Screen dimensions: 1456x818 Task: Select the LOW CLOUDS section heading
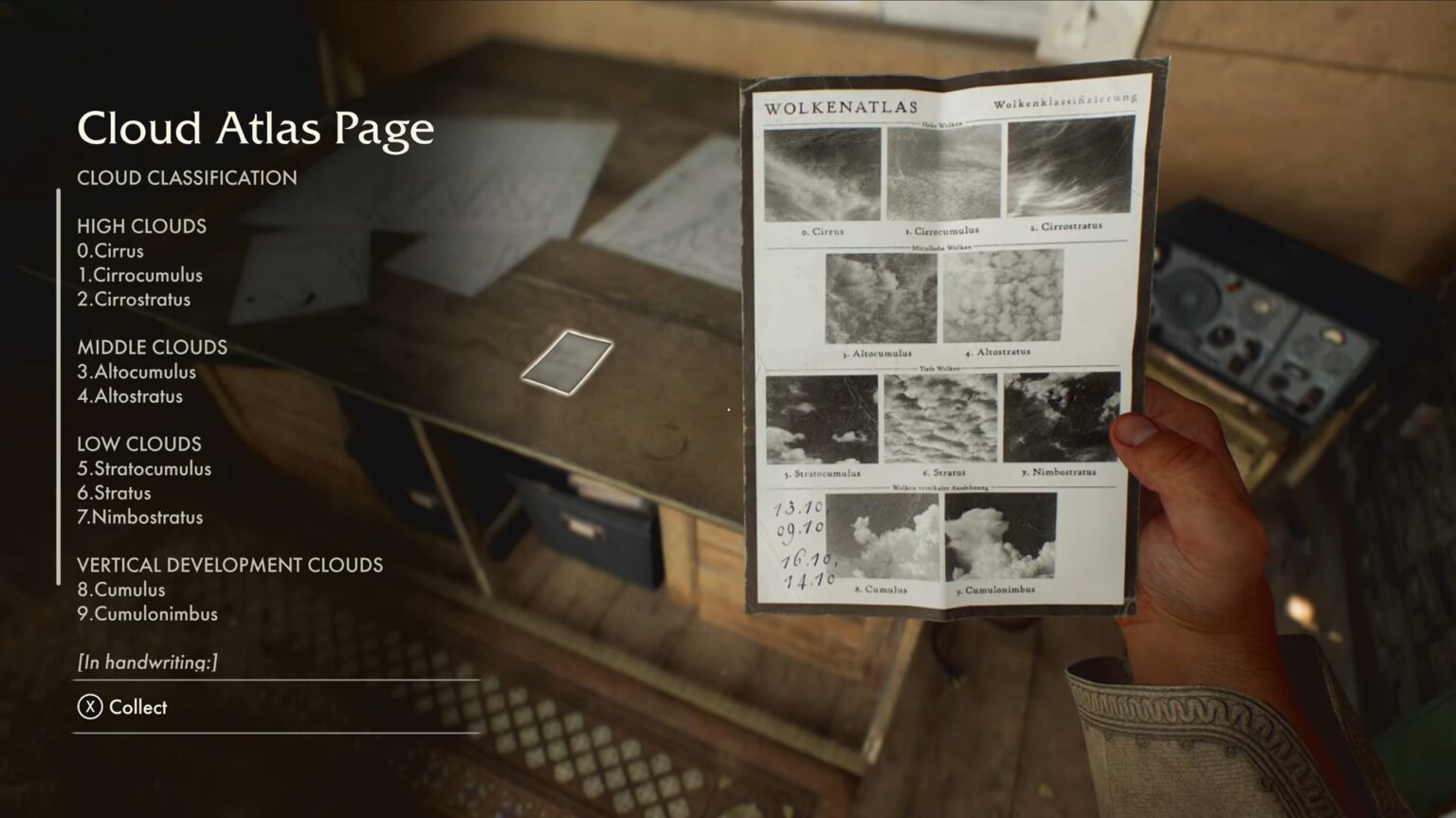click(x=139, y=444)
